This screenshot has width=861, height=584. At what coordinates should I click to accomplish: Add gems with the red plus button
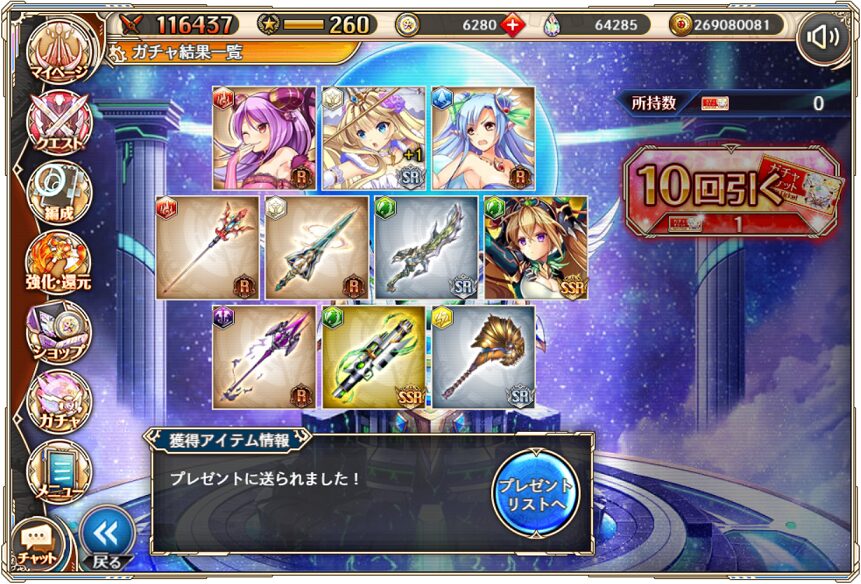[x=513, y=25]
